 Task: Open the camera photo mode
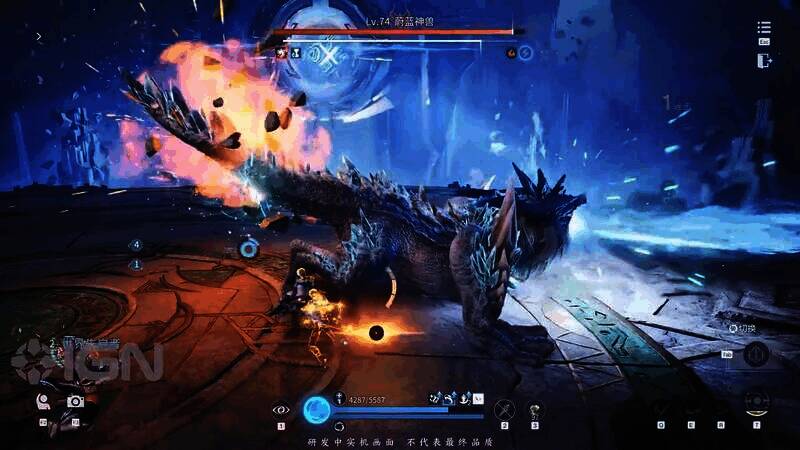click(75, 401)
